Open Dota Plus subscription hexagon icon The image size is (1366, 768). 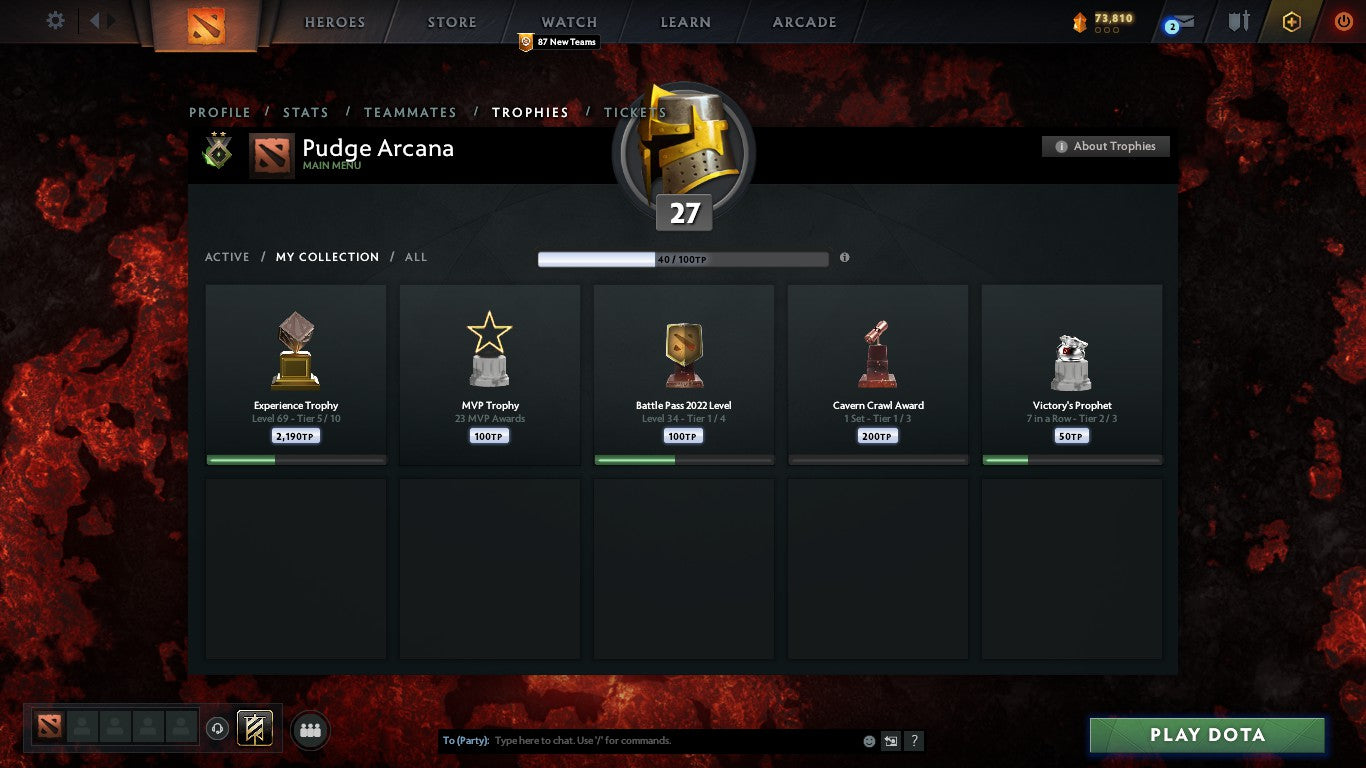coord(1290,20)
